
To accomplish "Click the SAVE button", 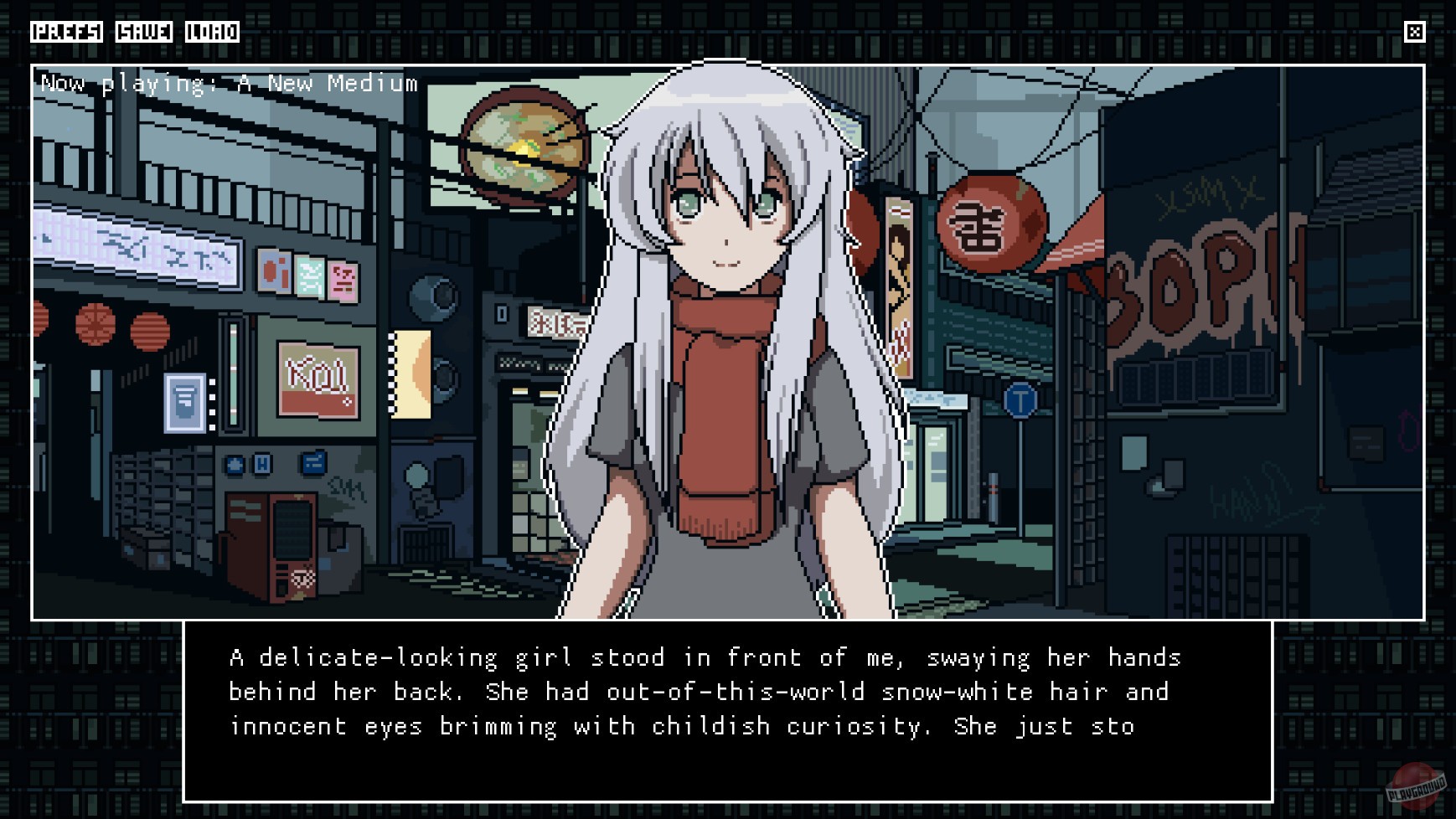I will 146,33.
